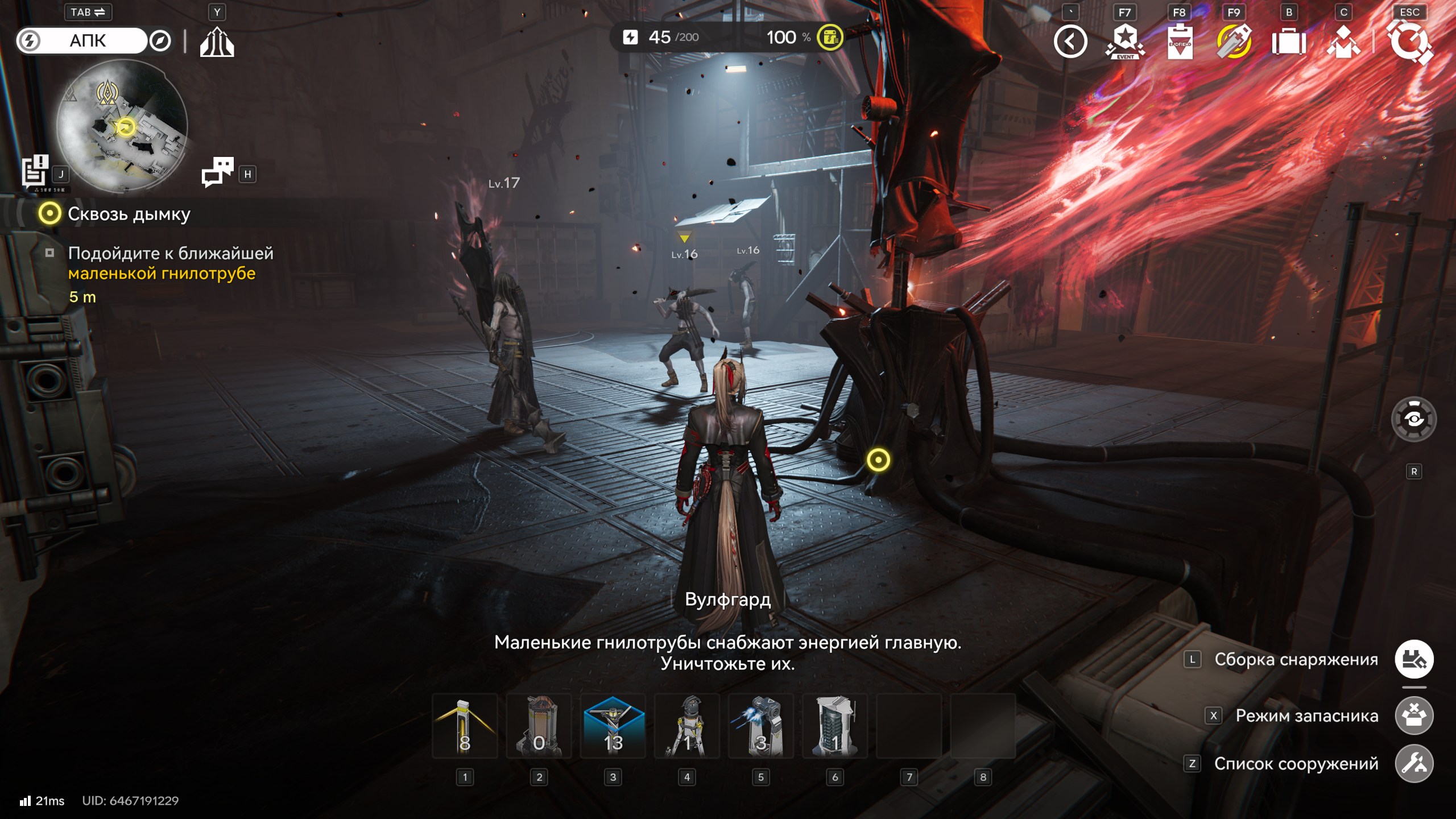
Task: Open the operators team icon
Action: click(1343, 42)
